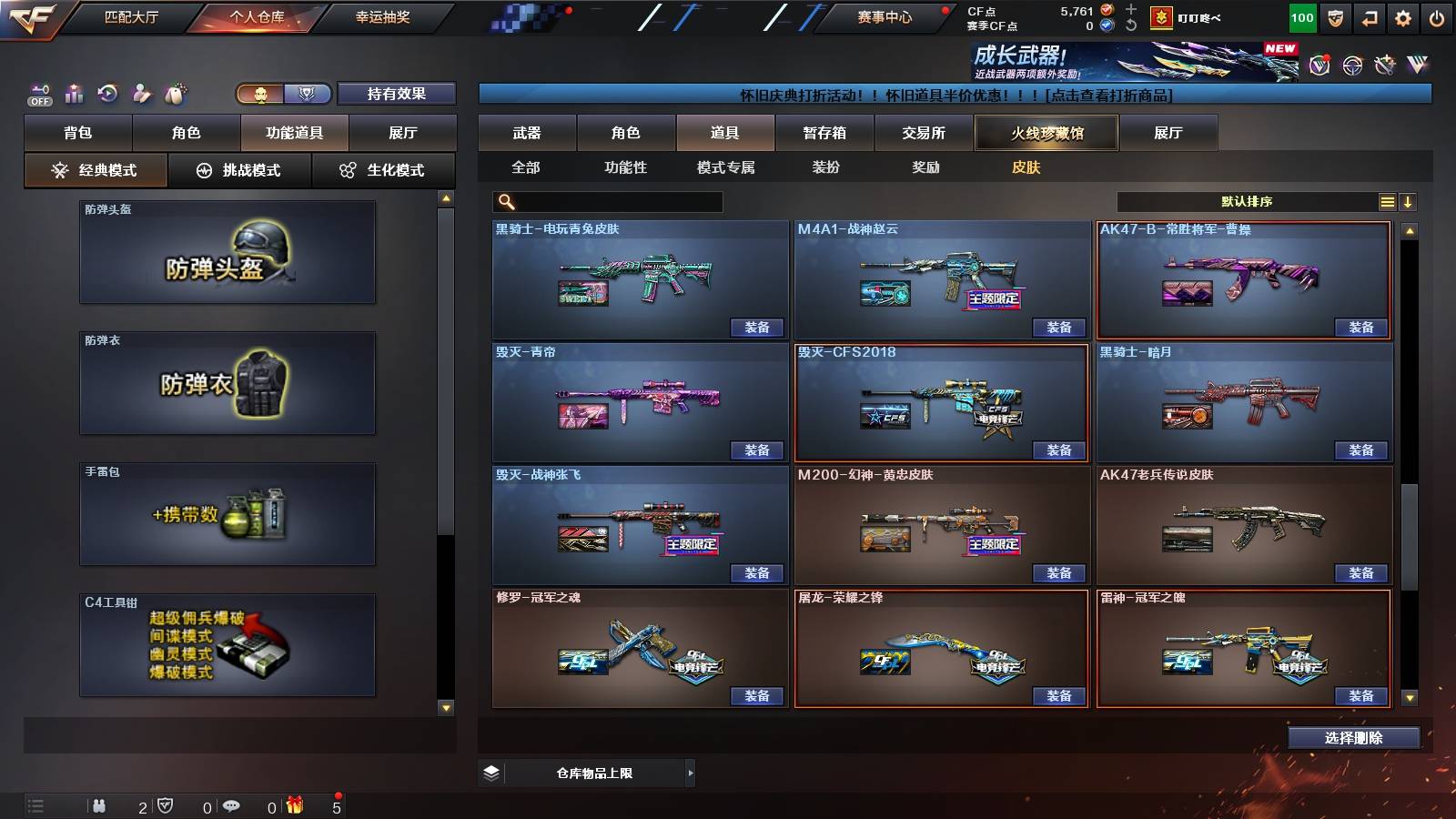Select the replay history icon in top-left toolbar
1456x819 pixels.
coord(107,91)
